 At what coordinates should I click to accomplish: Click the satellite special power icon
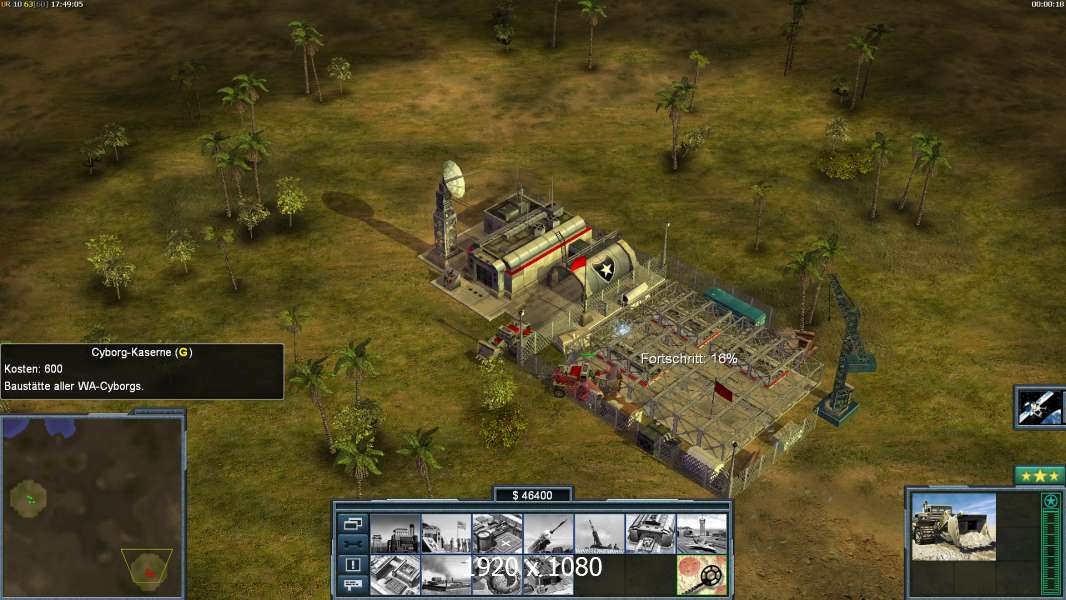[1039, 406]
